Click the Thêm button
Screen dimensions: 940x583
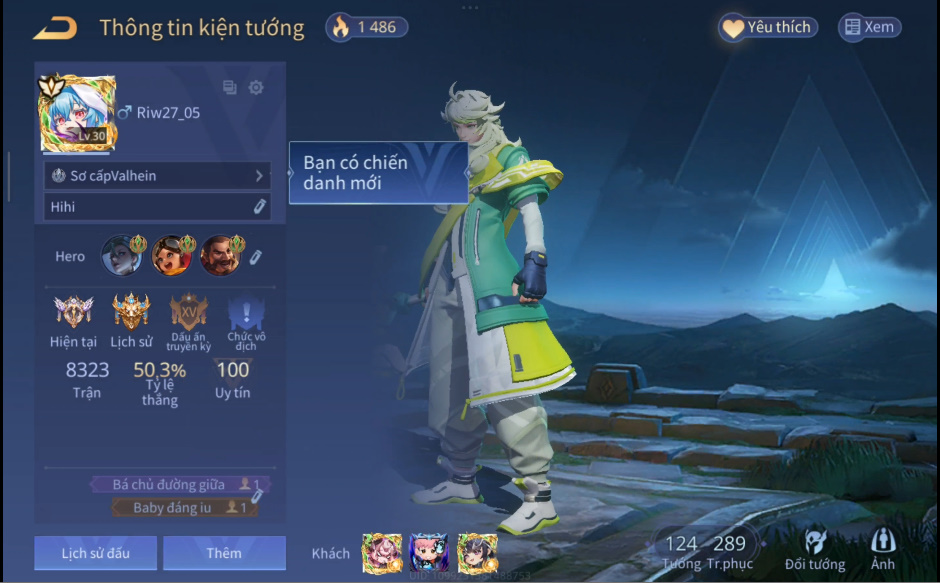pos(224,553)
